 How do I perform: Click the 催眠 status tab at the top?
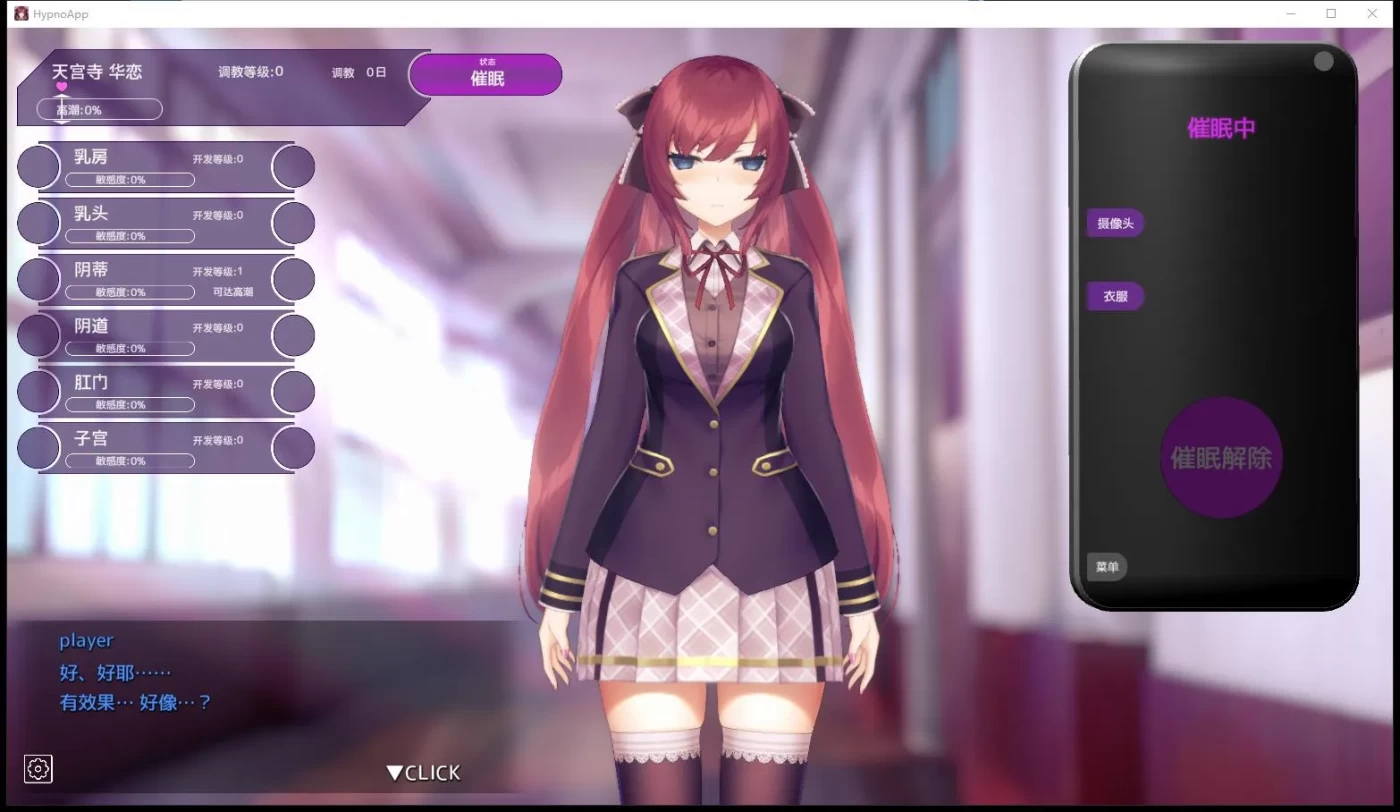click(486, 74)
